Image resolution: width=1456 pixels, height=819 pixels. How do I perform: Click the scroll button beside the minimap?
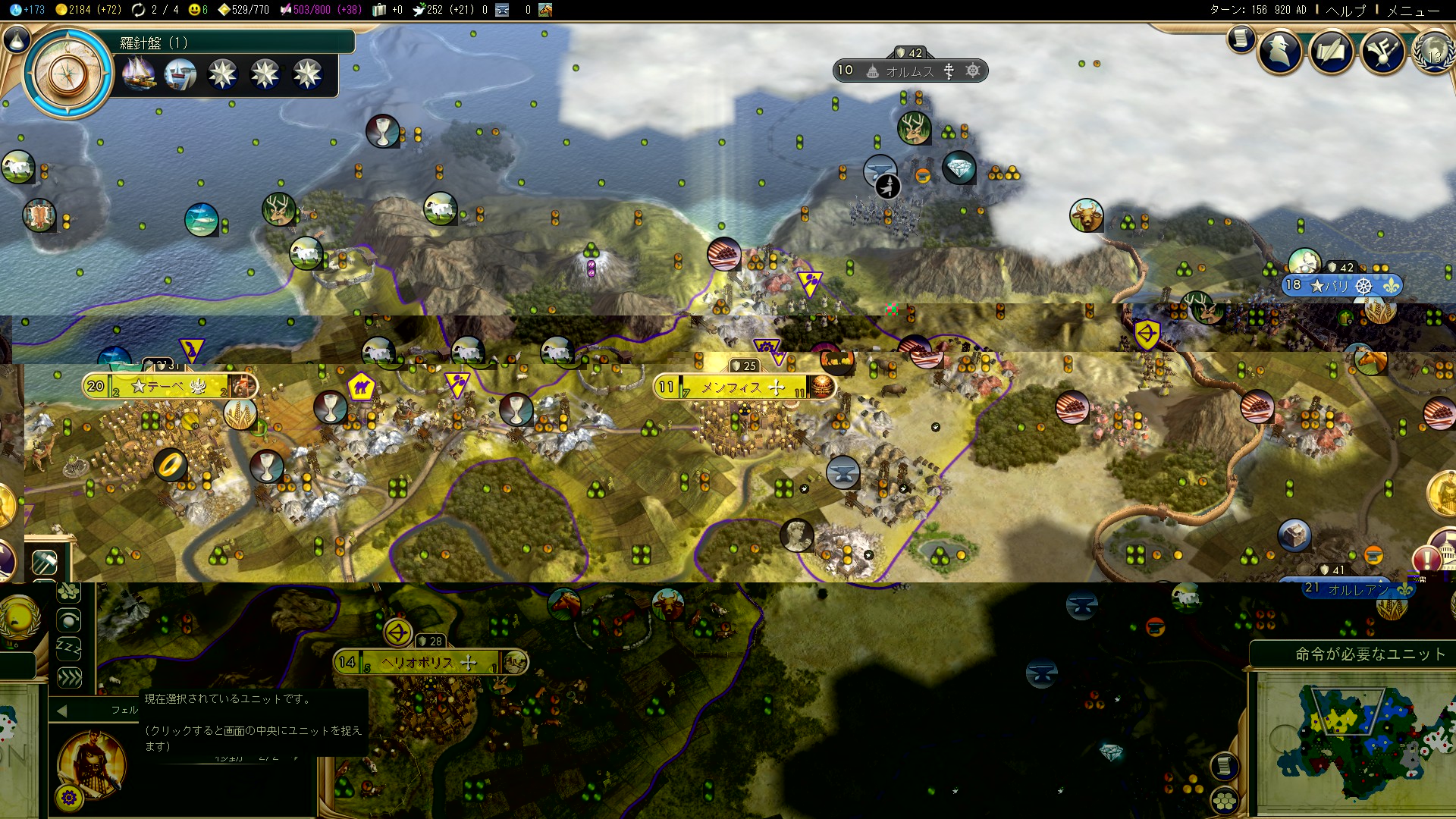point(1224,766)
